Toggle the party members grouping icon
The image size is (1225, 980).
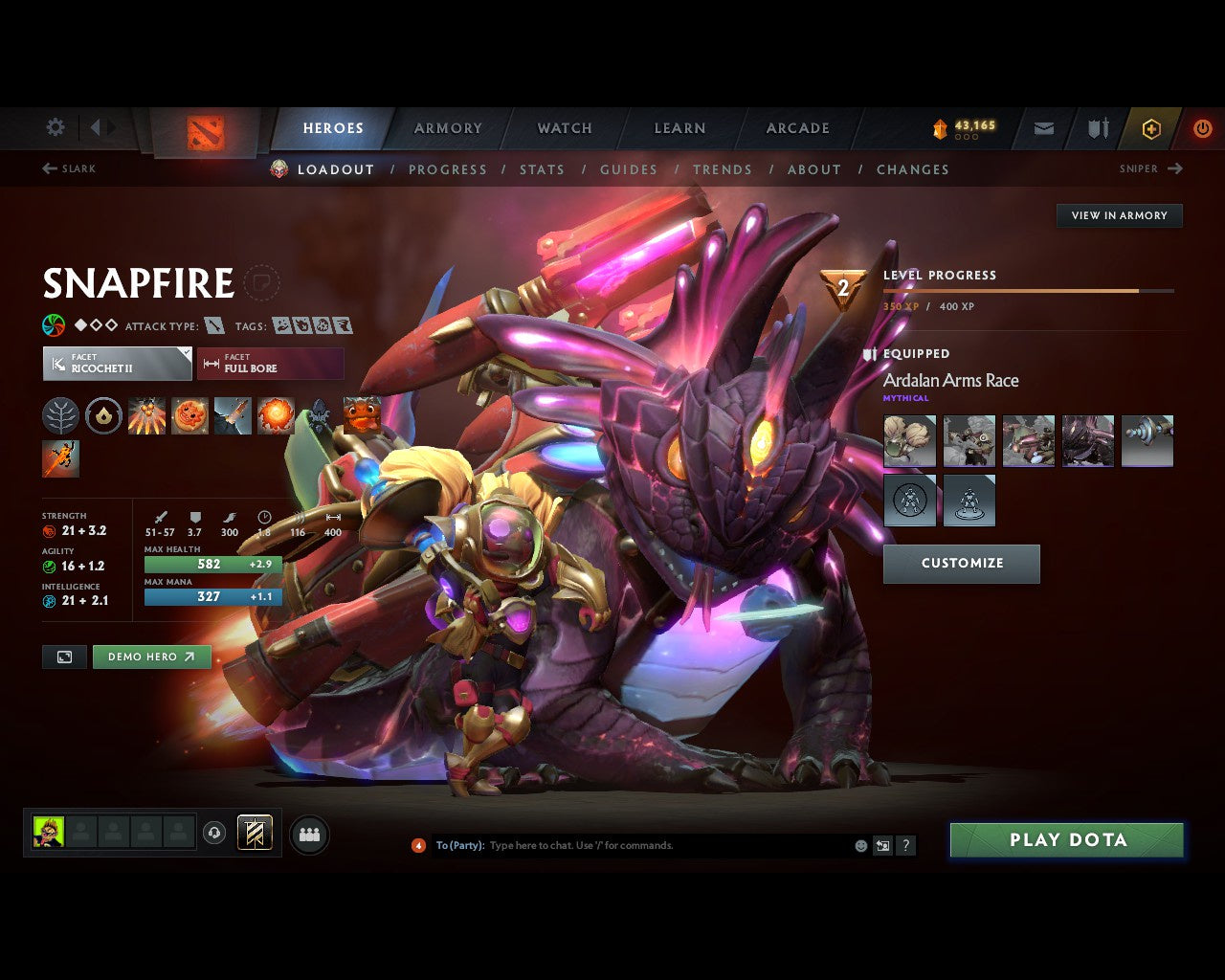[308, 833]
